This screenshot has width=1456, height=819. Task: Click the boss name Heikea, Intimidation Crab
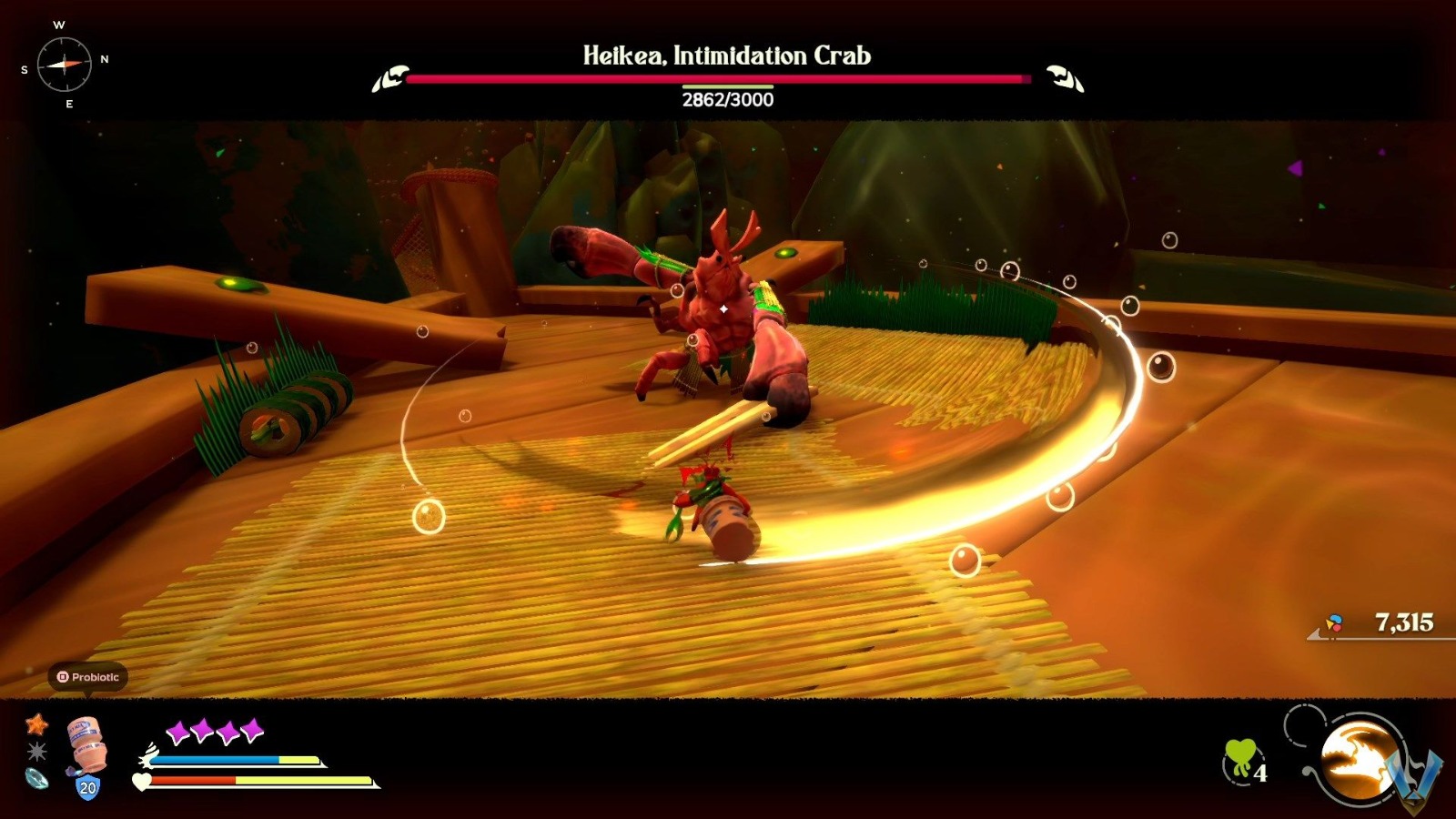click(726, 56)
